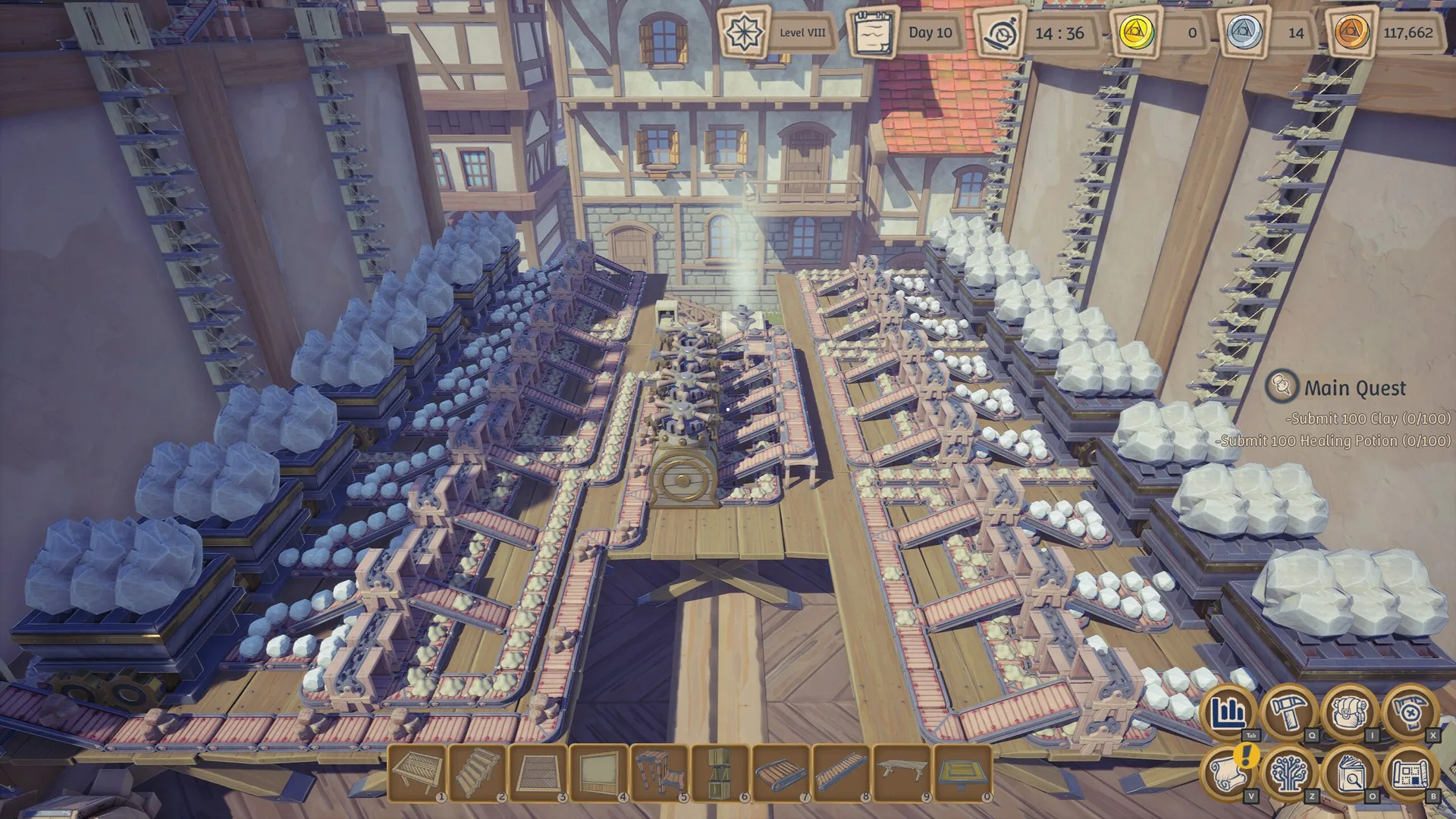Click the Main Quest tracker
Screen dimensions: 1456x819
coord(1354,388)
